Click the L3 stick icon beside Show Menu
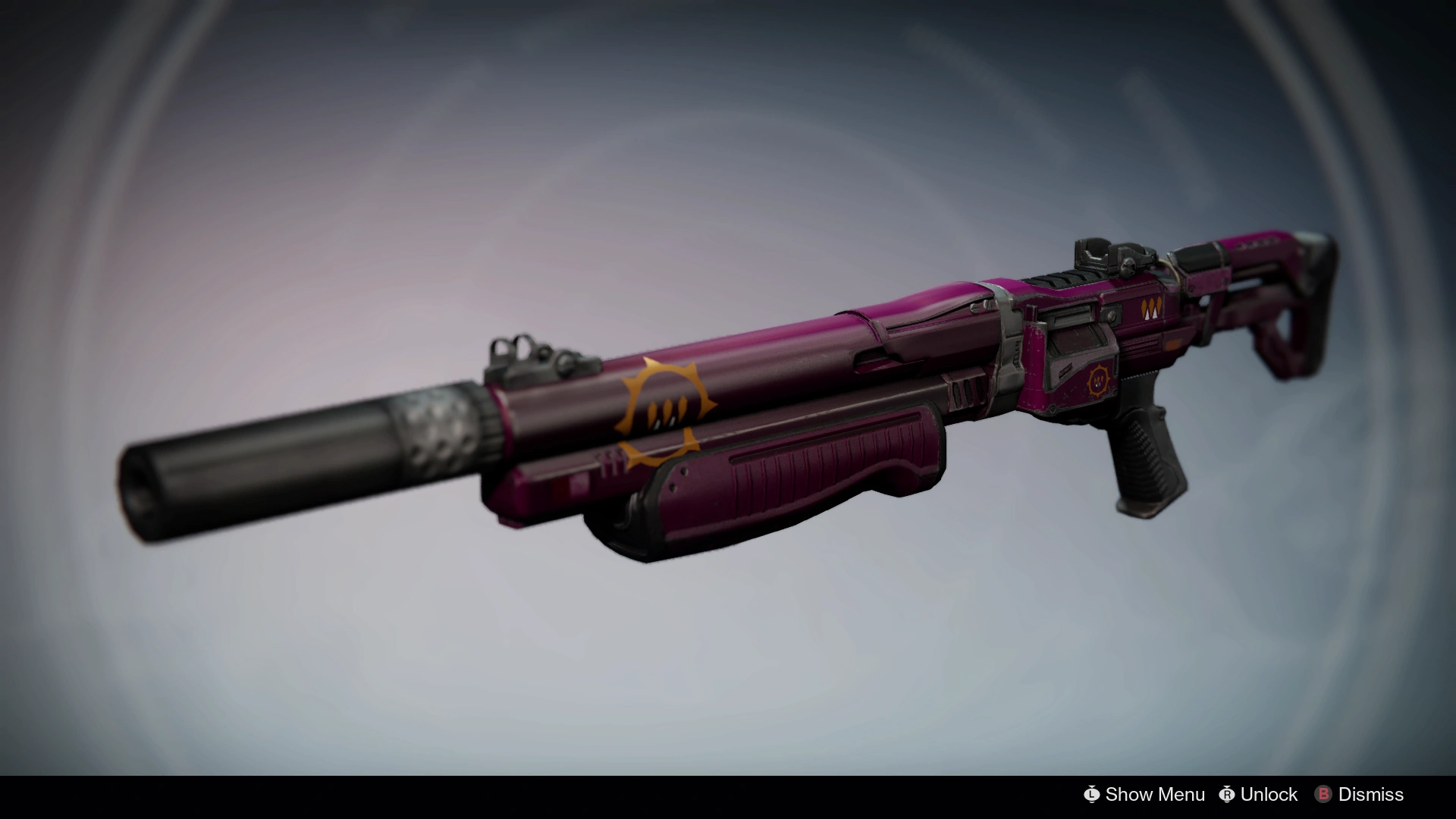 (x=1092, y=794)
